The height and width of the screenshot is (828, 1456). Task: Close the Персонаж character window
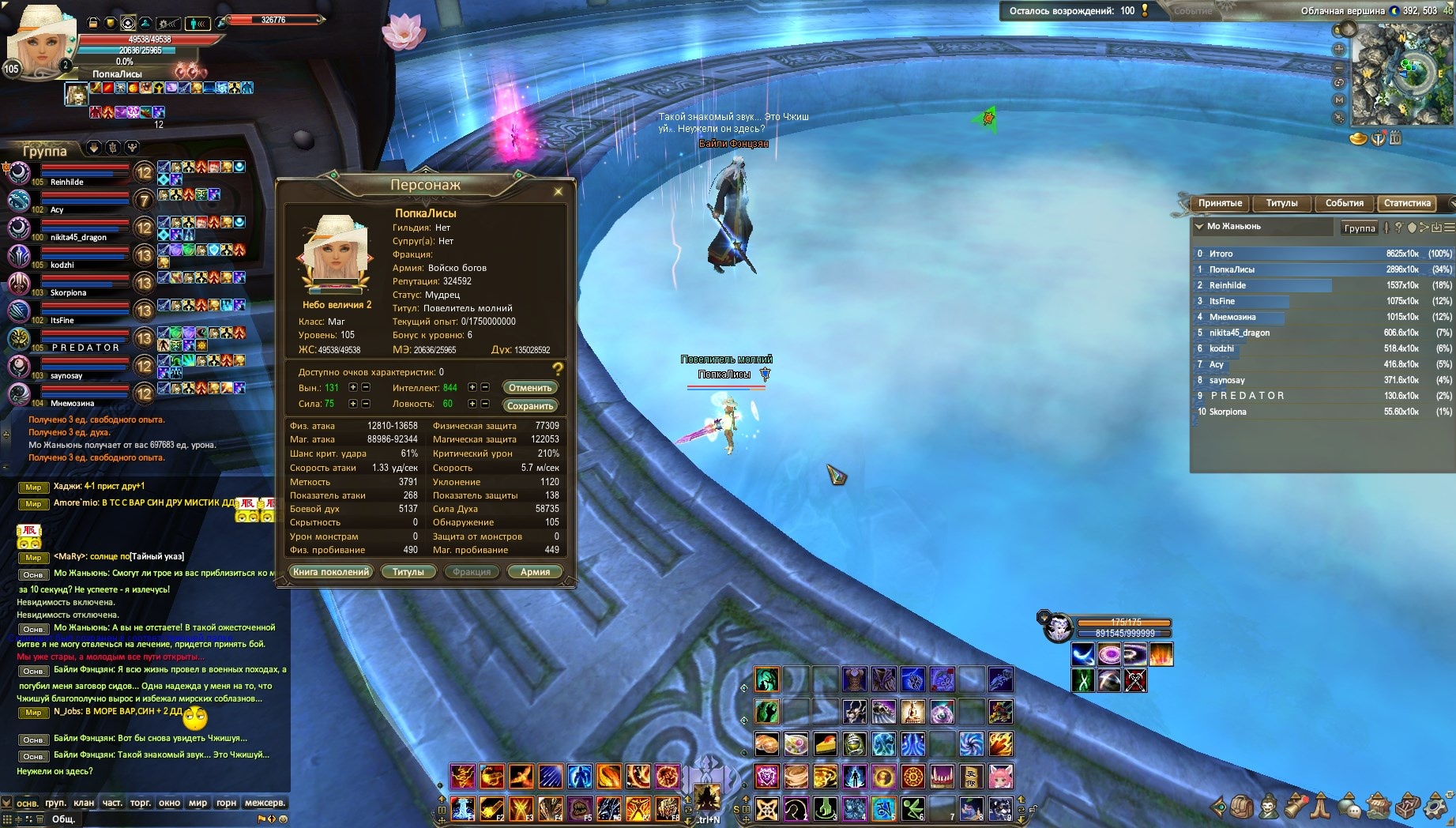click(x=558, y=191)
